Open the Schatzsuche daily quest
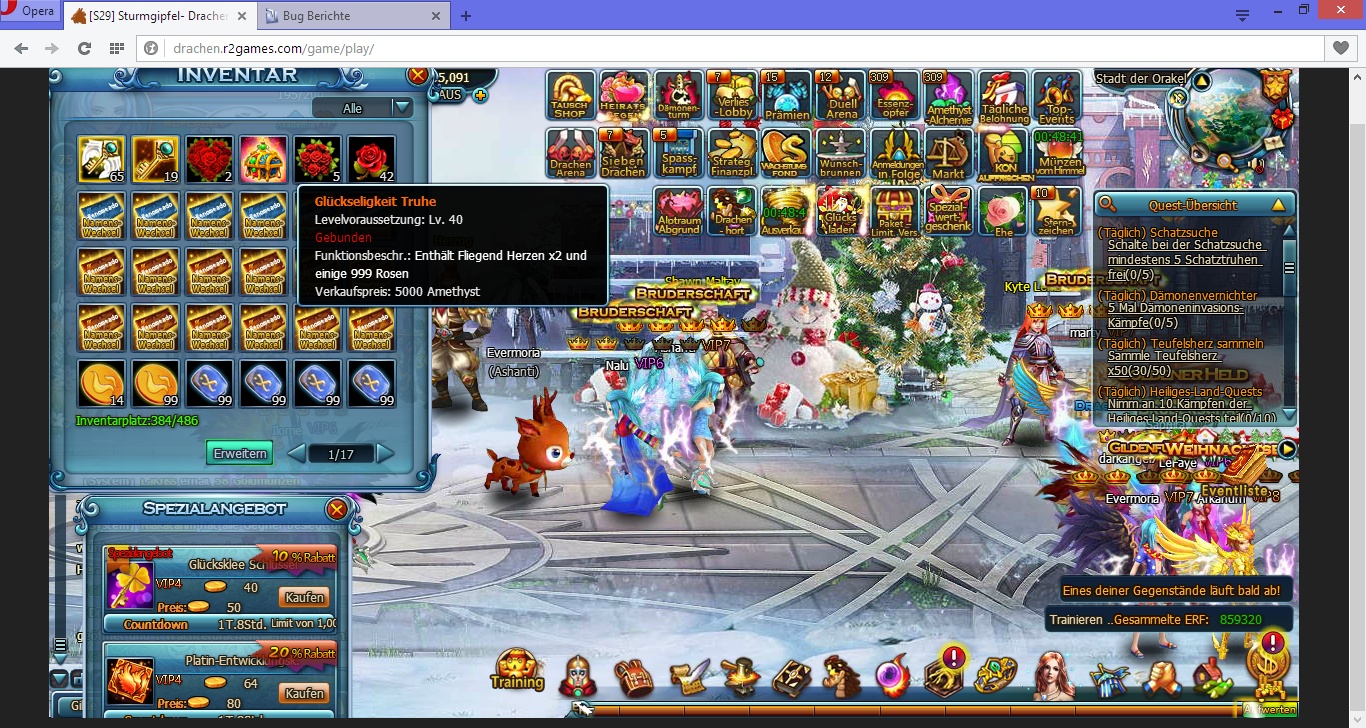 point(1155,232)
